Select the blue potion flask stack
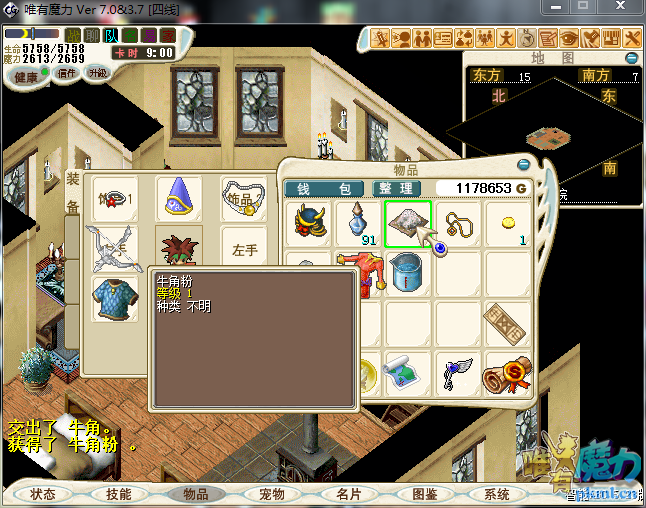The image size is (646, 508). [x=357, y=223]
